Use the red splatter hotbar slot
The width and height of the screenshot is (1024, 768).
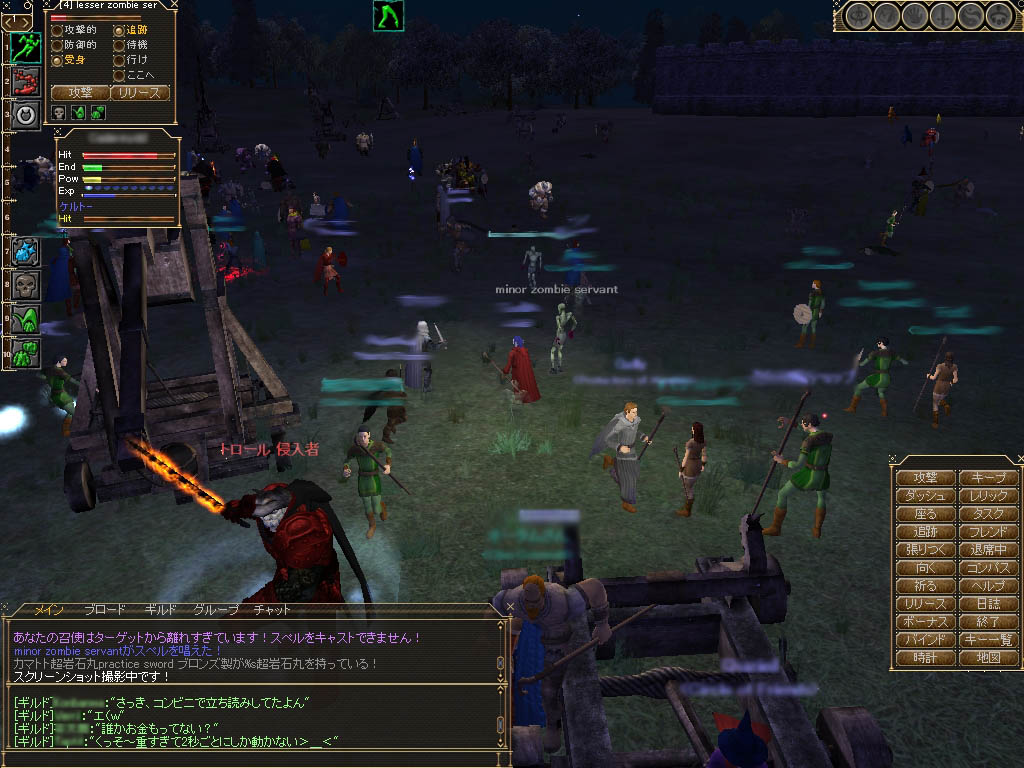point(26,81)
